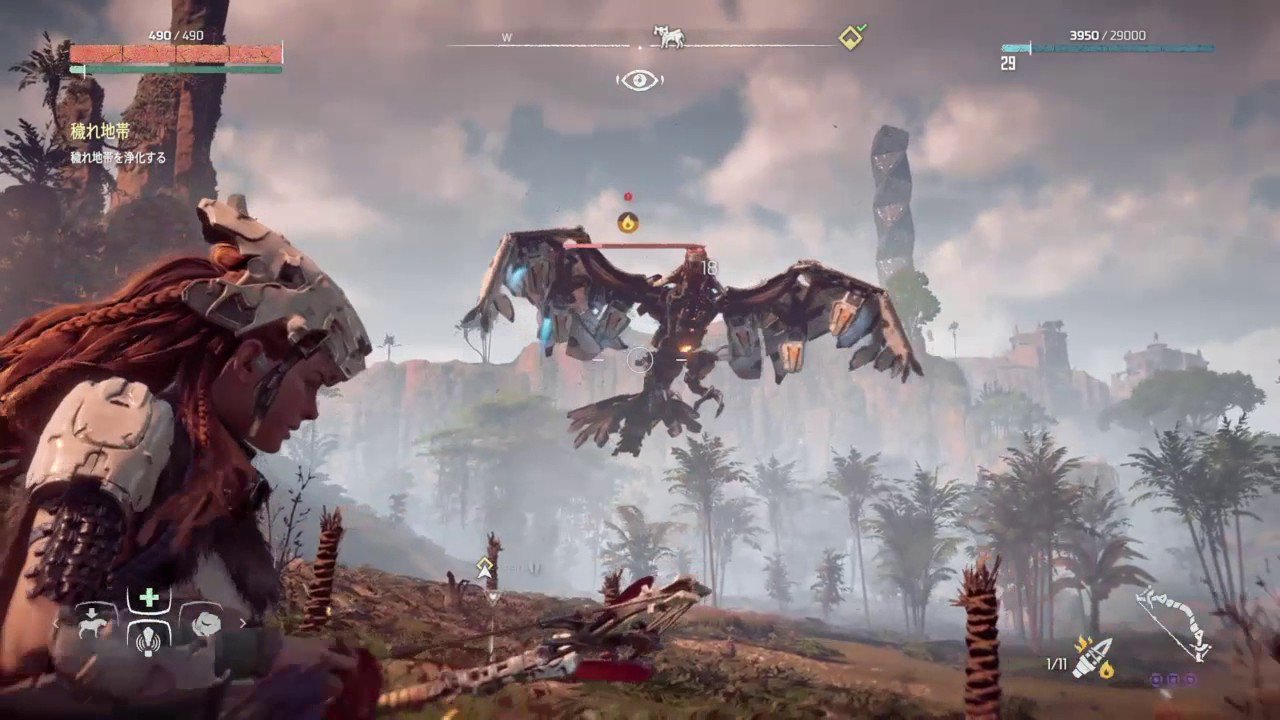Click the enemy awareness eye indicator

[639, 80]
